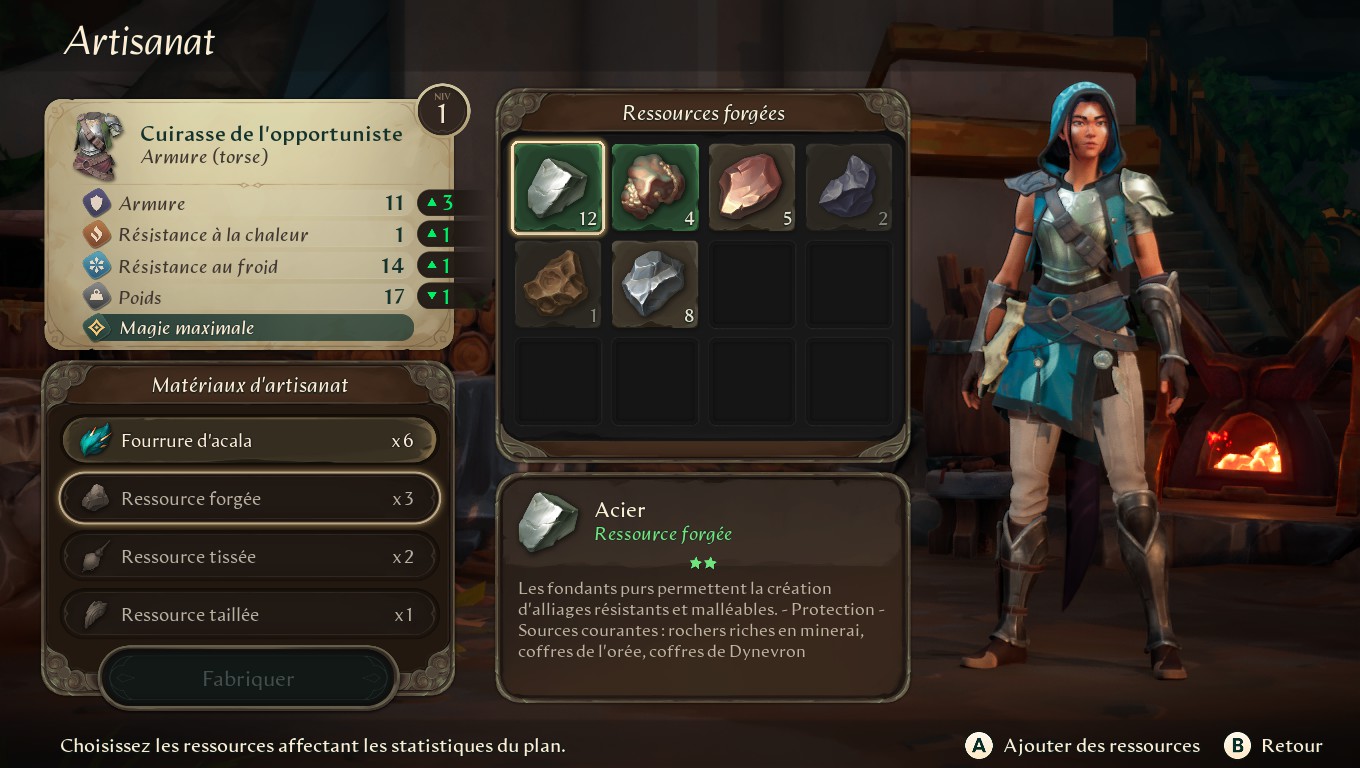Pick the brown ore slot with 1
Image resolution: width=1360 pixels, height=768 pixels.
click(x=558, y=284)
